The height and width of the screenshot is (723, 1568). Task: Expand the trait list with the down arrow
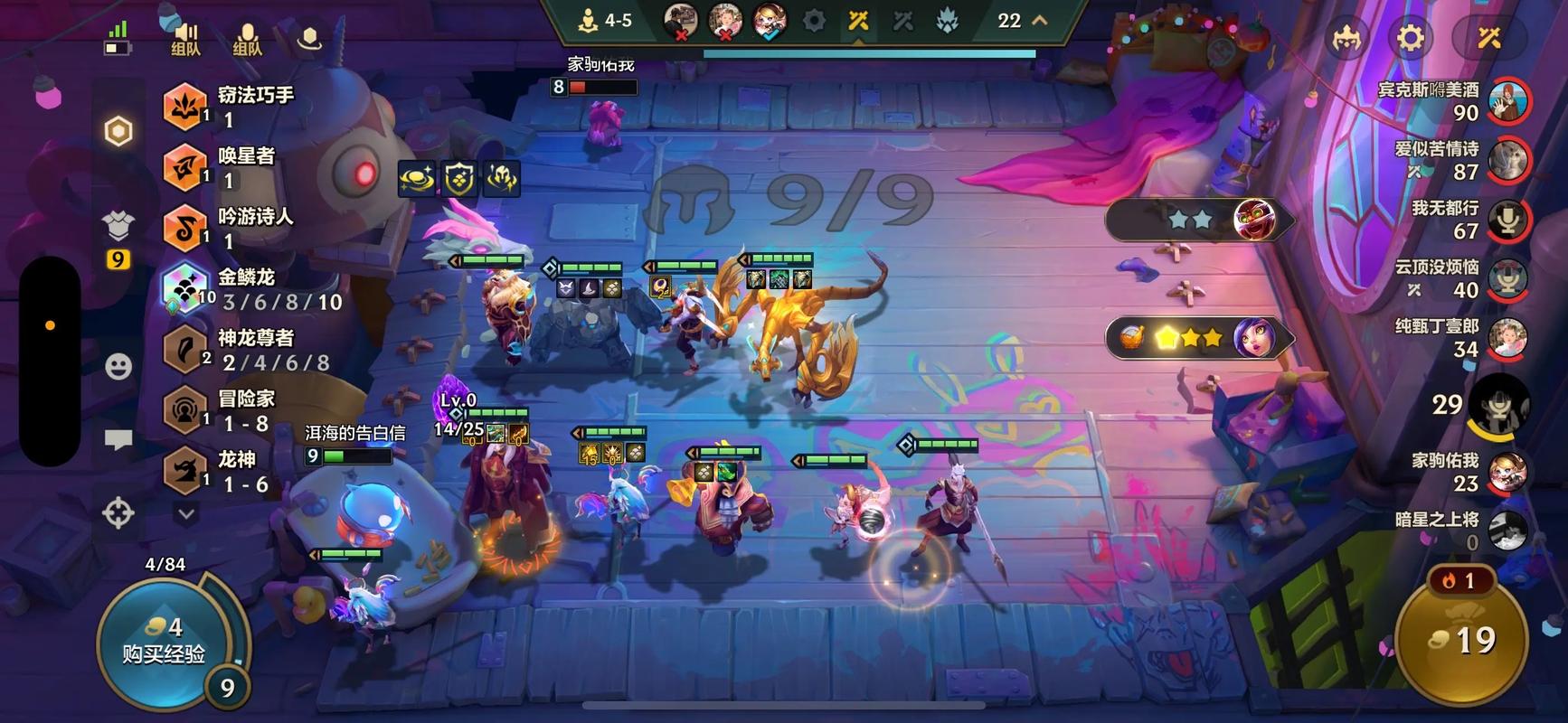(186, 514)
